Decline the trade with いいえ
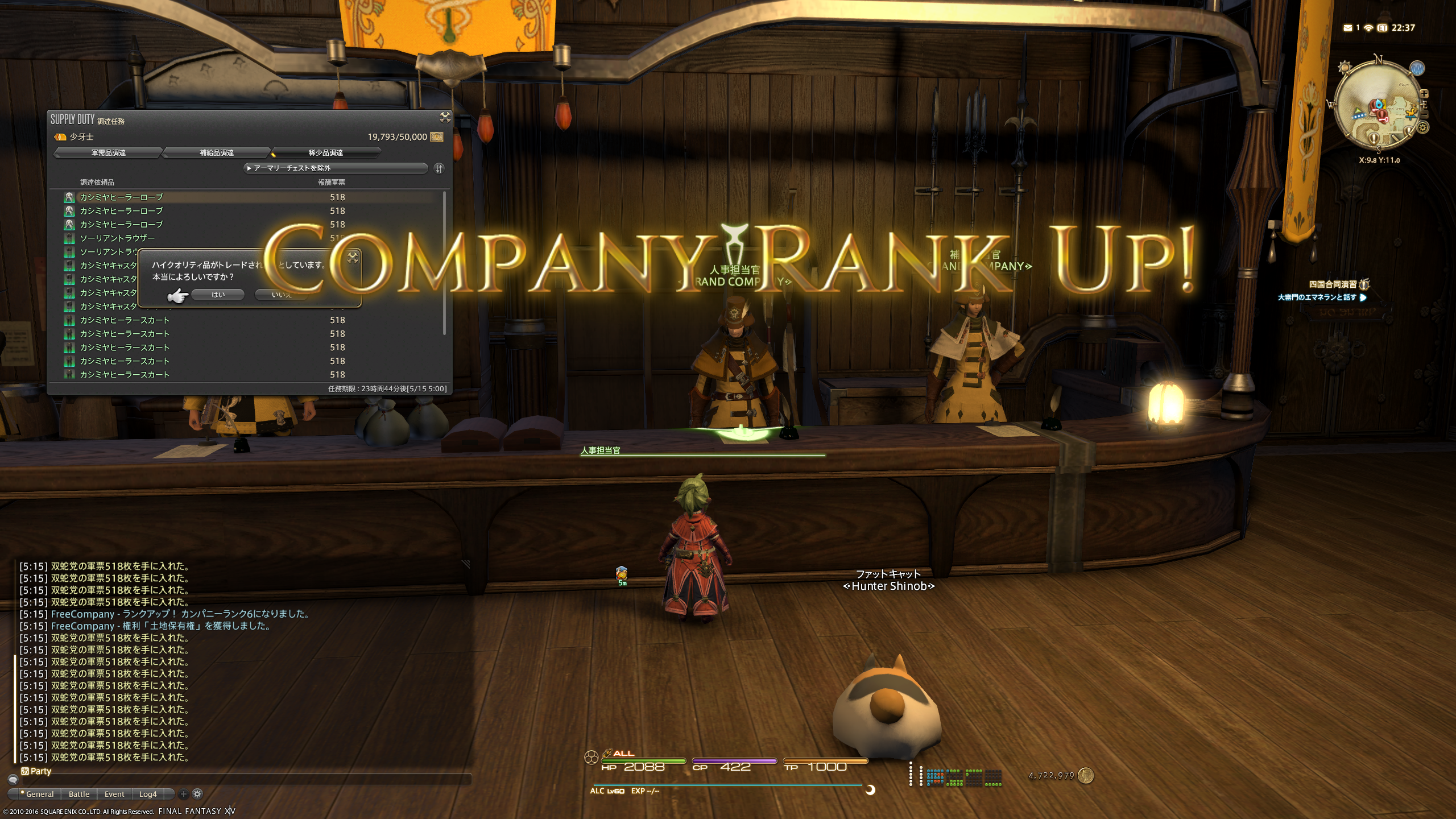 (282, 295)
